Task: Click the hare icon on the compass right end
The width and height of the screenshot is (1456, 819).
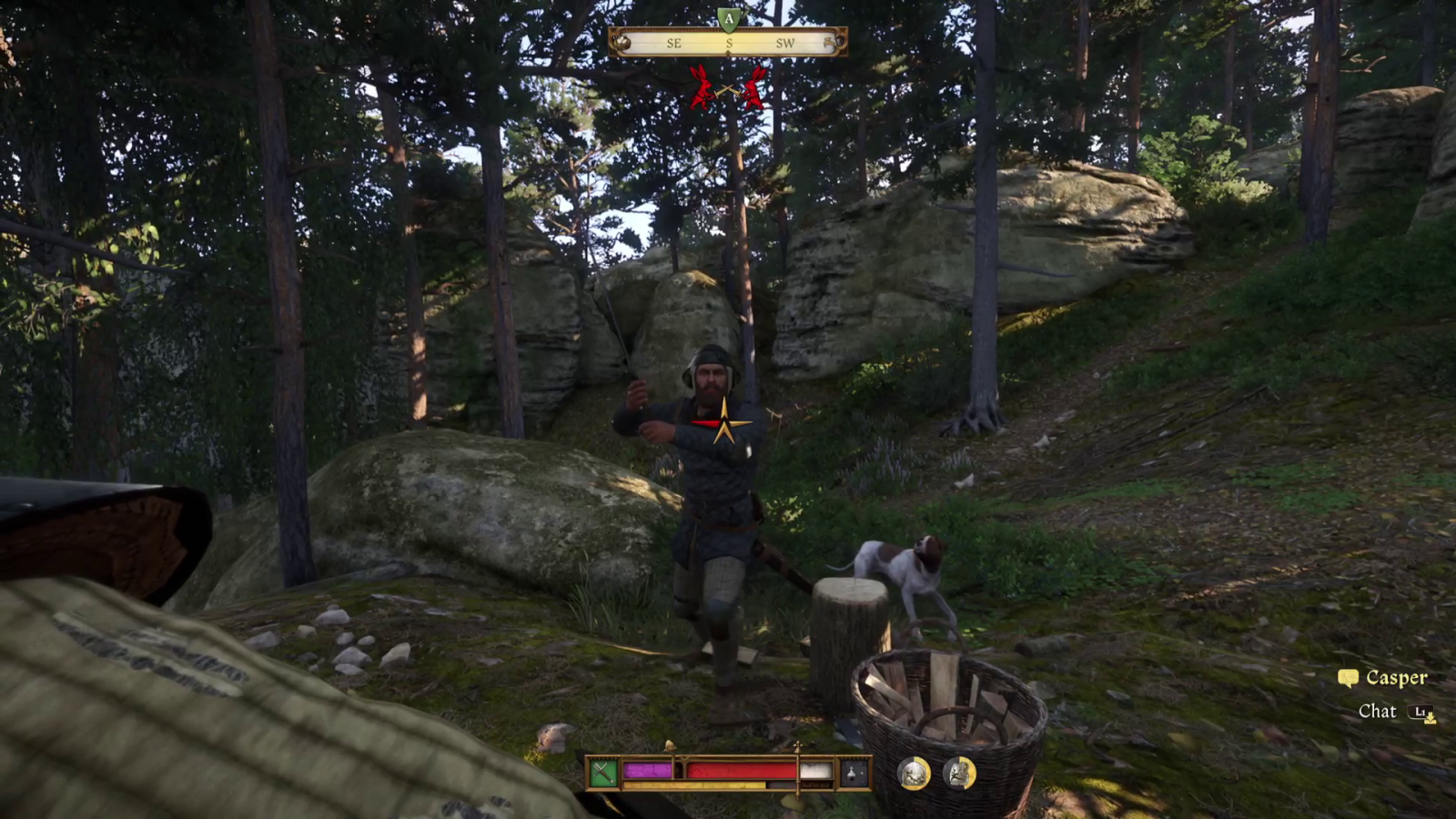Action: [x=831, y=42]
